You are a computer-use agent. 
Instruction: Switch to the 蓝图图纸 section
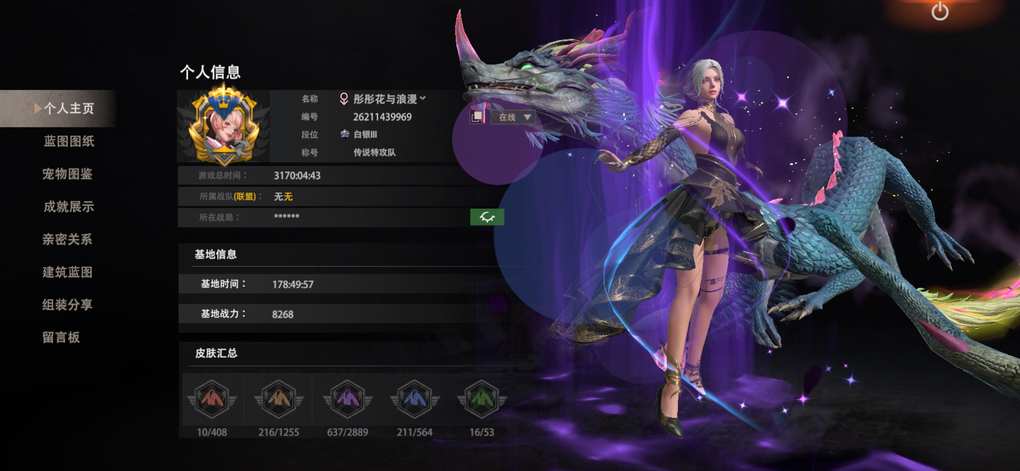tap(68, 141)
